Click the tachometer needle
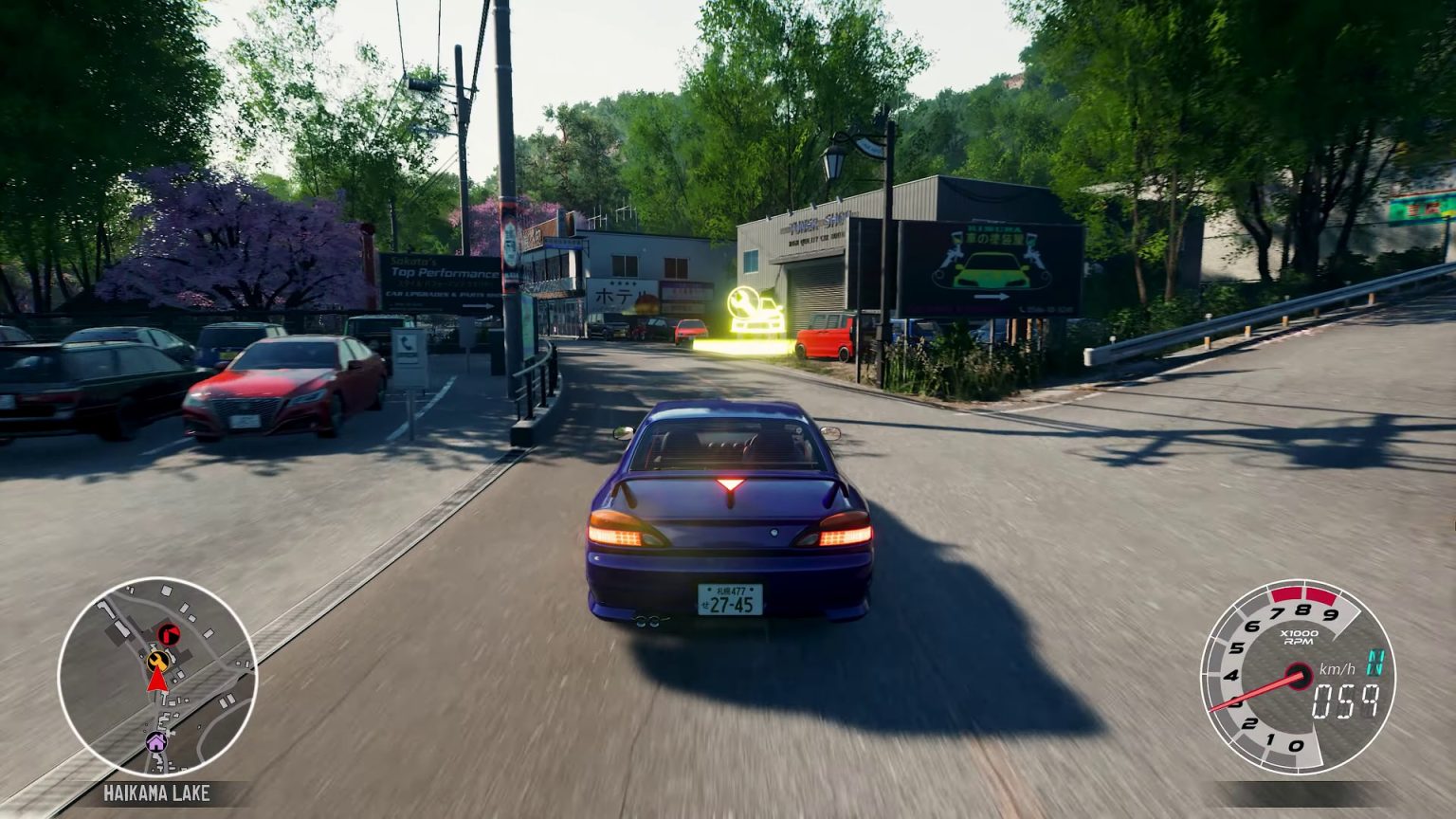The height and width of the screenshot is (819, 1456). [x=1261, y=692]
